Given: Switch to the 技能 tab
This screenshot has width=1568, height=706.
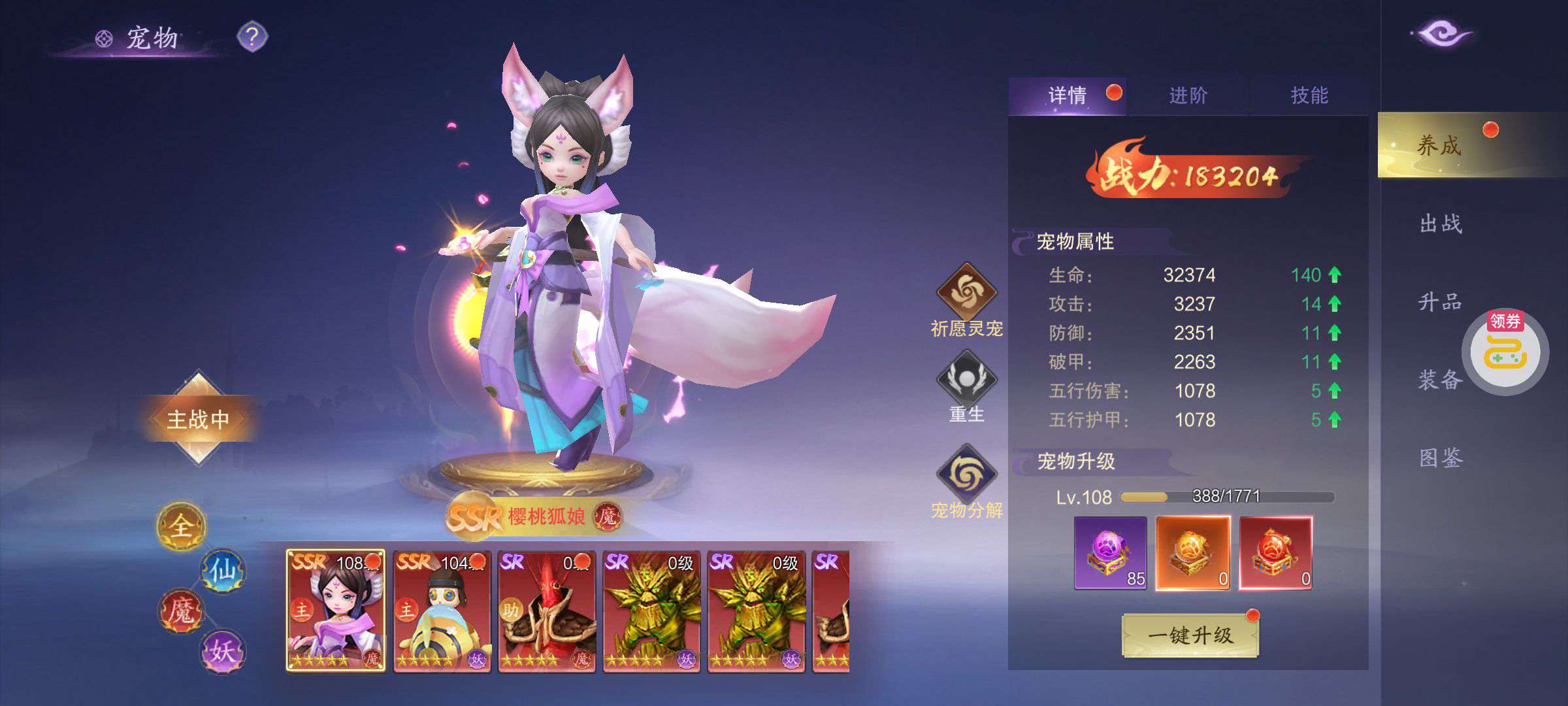Looking at the screenshot, I should pyautogui.click(x=1309, y=96).
